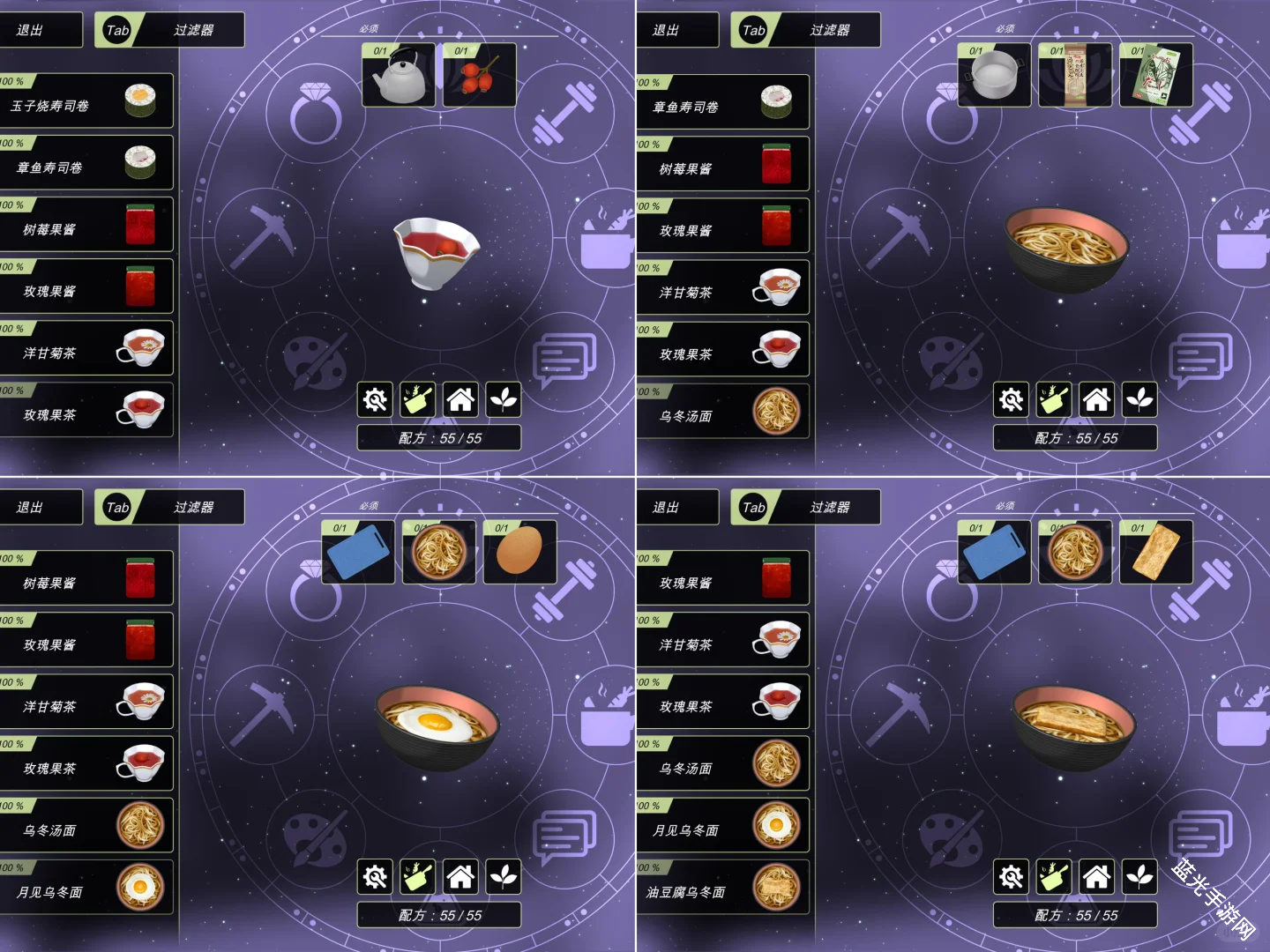Click the green dashi packet ingredient slot
This screenshot has width=1270, height=952.
tap(1156, 76)
